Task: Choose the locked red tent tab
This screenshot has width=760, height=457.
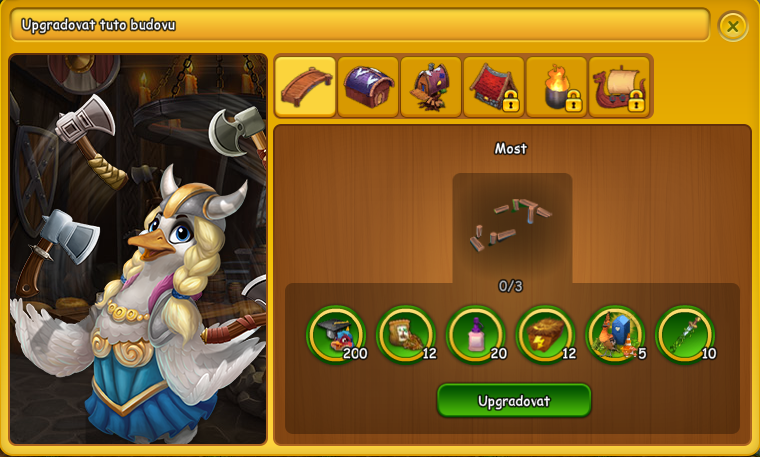Action: [x=494, y=87]
